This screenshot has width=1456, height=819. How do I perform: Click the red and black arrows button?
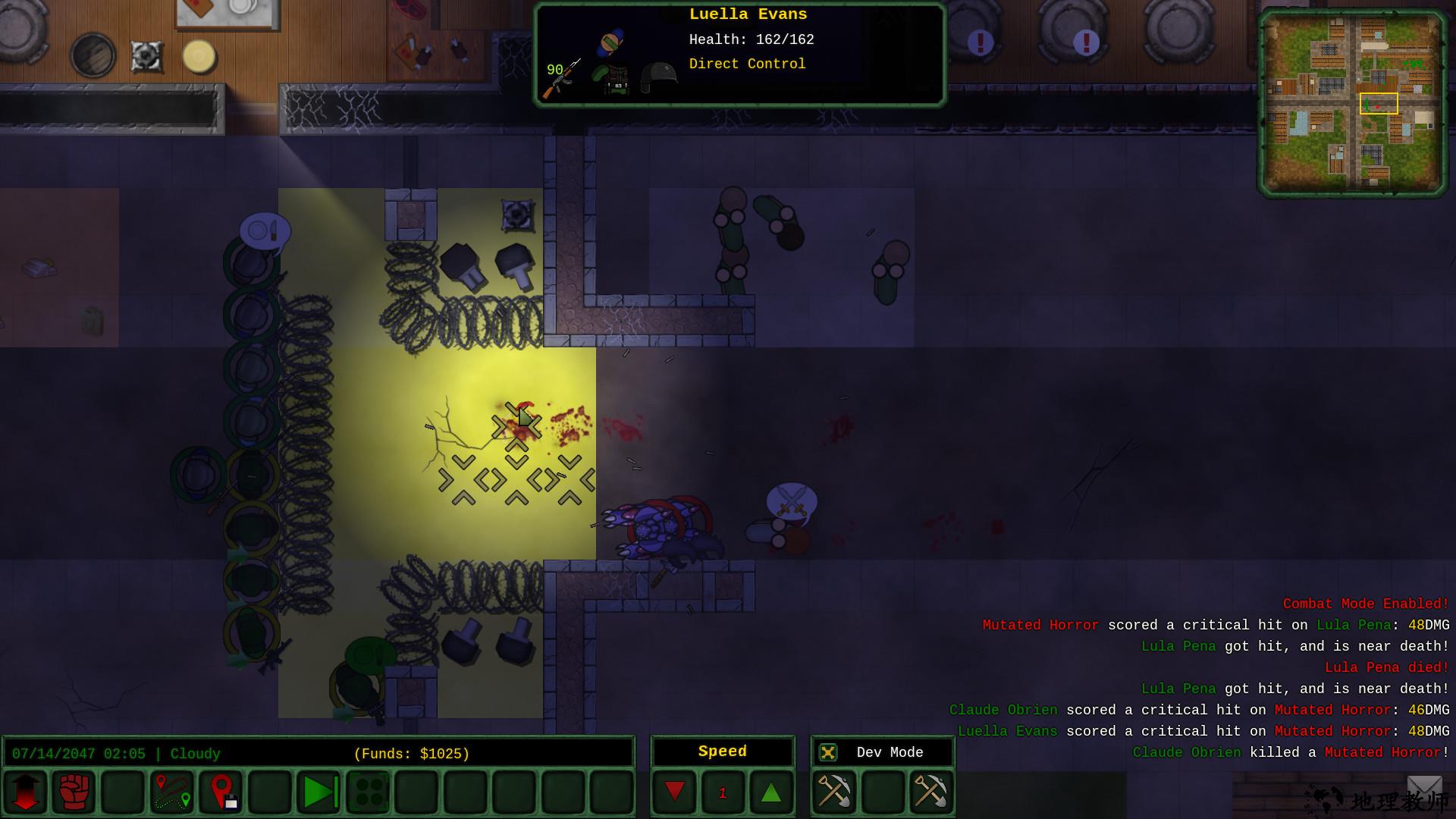(x=25, y=792)
